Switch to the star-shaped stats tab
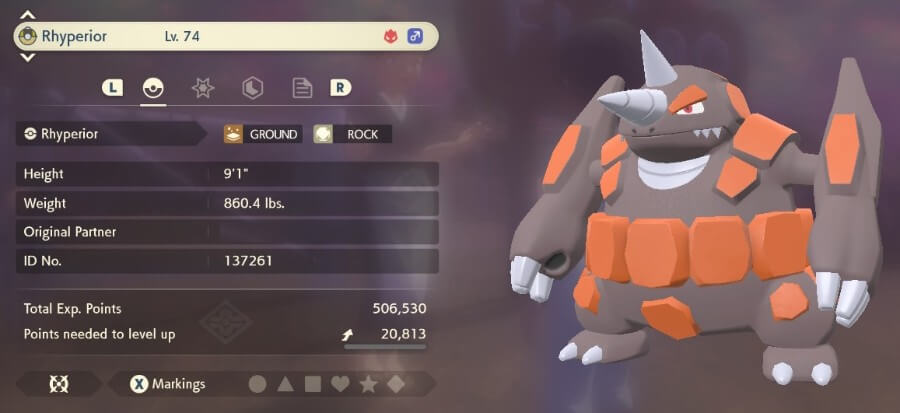900x413 pixels. (203, 88)
